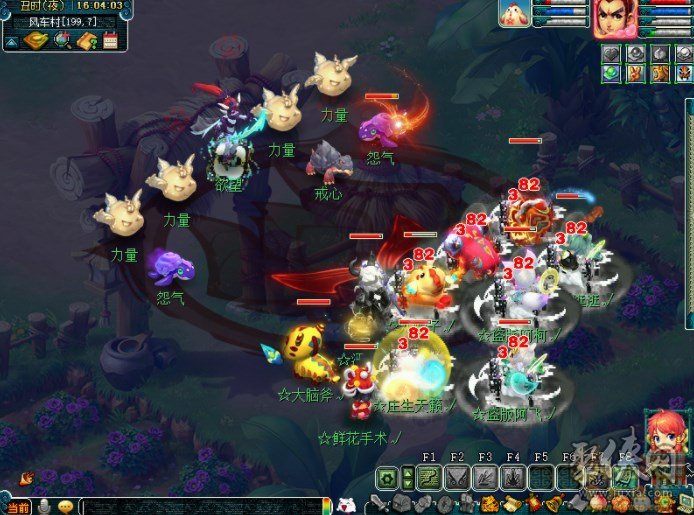Click the chicken pet portrait
This screenshot has width=694, height=515.
tap(515, 13)
